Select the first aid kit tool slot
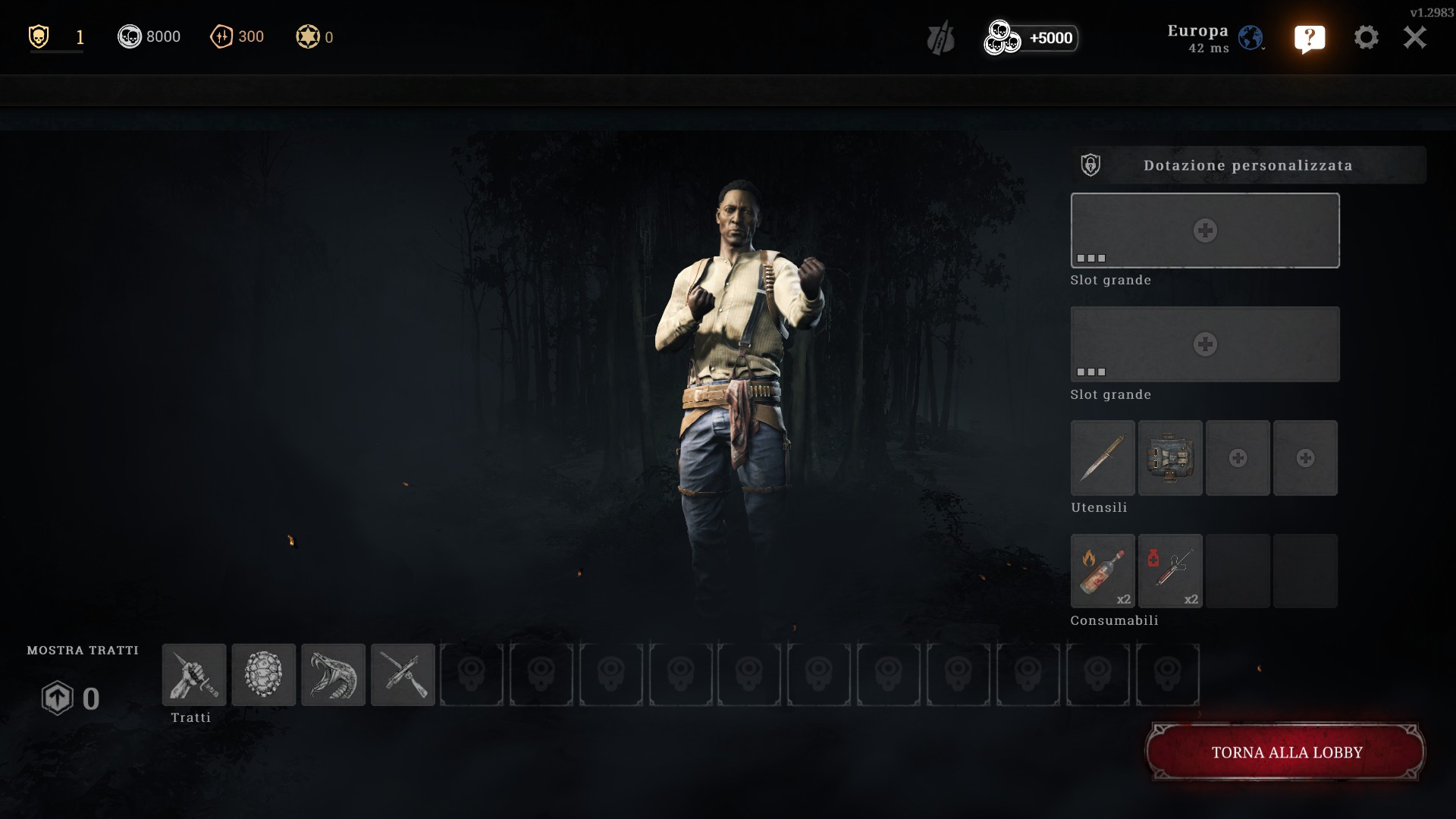 point(1170,458)
